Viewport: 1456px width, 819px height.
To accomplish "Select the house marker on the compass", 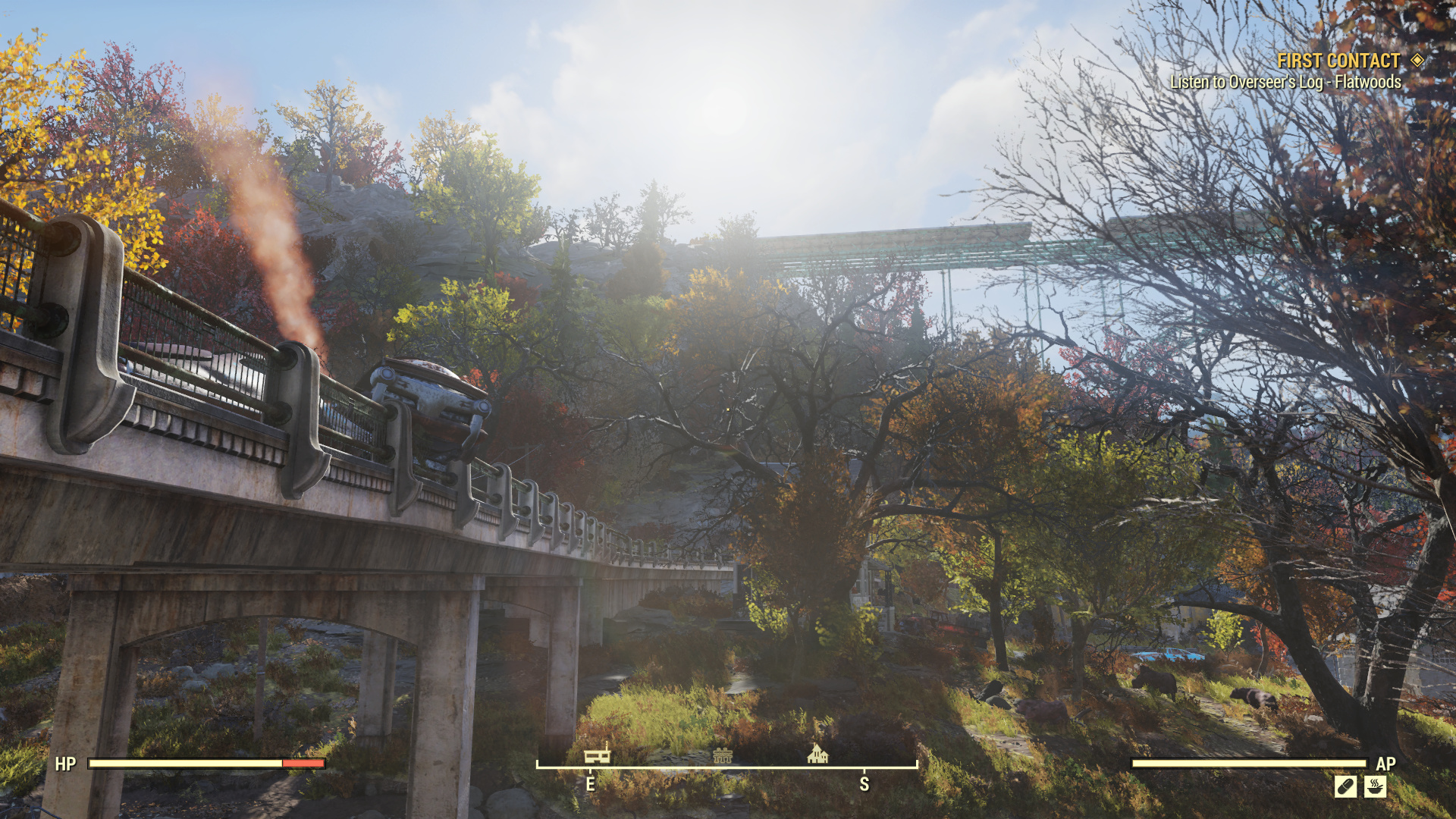I will click(817, 754).
